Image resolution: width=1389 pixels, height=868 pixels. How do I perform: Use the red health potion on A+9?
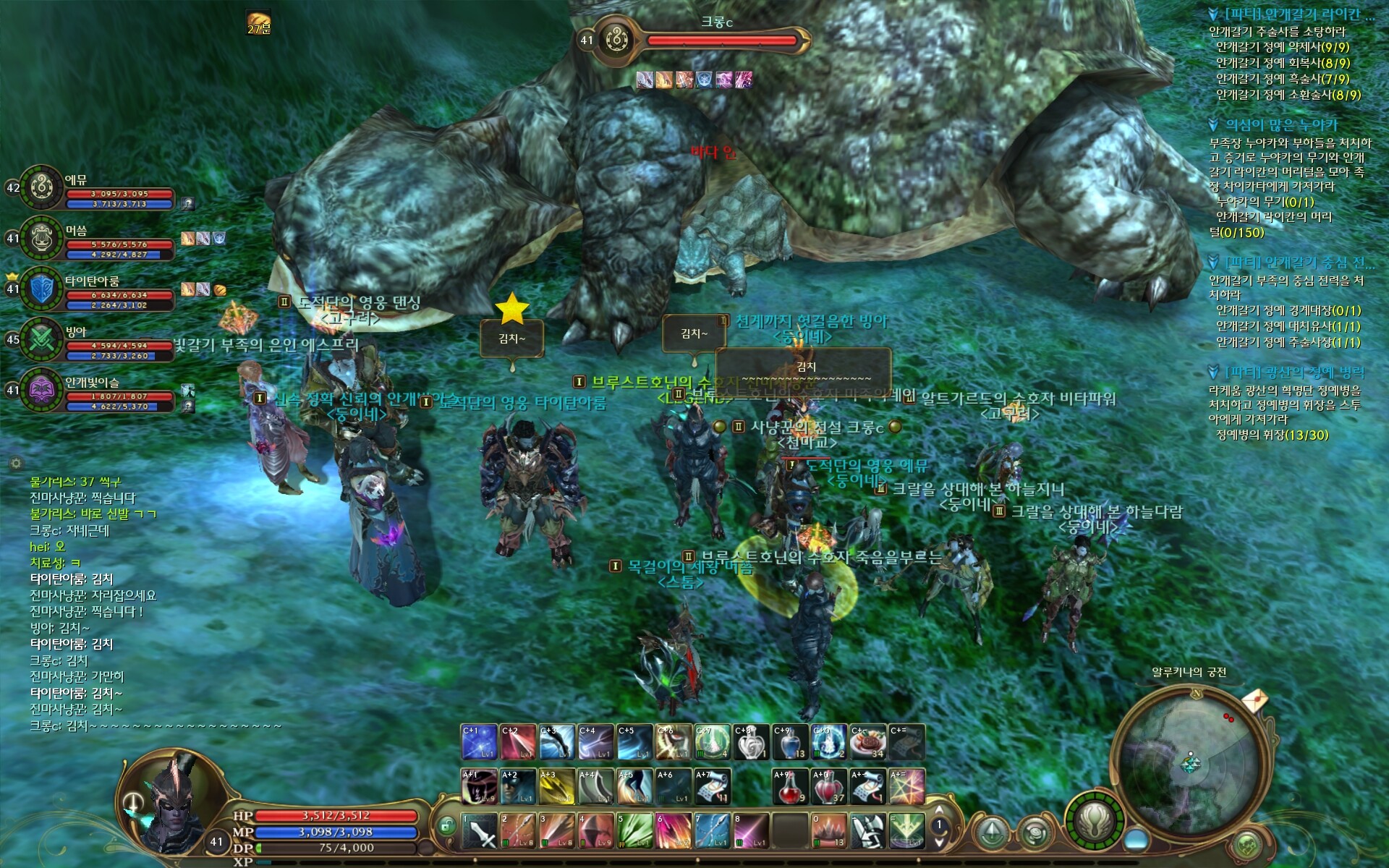[790, 787]
